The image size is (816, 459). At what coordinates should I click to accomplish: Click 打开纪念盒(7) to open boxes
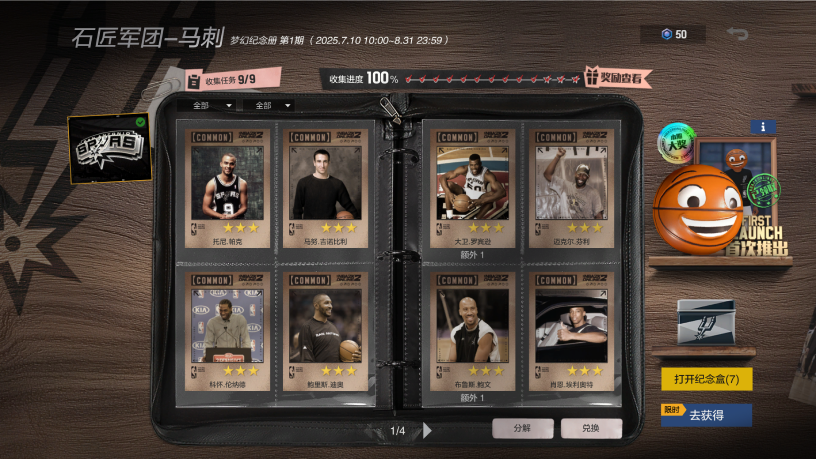706,380
